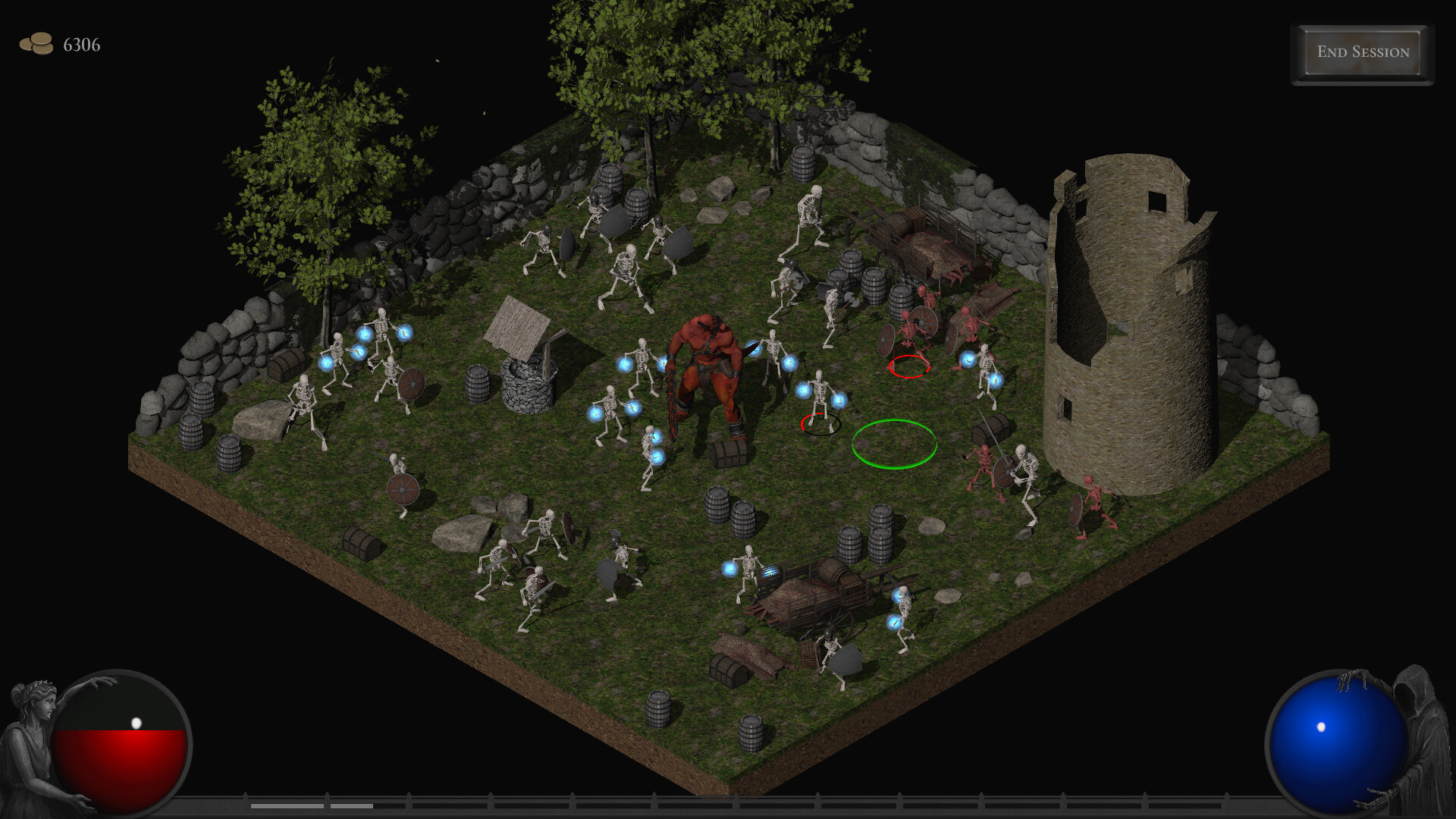
Task: Click the gold count reading 6306
Action: coord(80,45)
